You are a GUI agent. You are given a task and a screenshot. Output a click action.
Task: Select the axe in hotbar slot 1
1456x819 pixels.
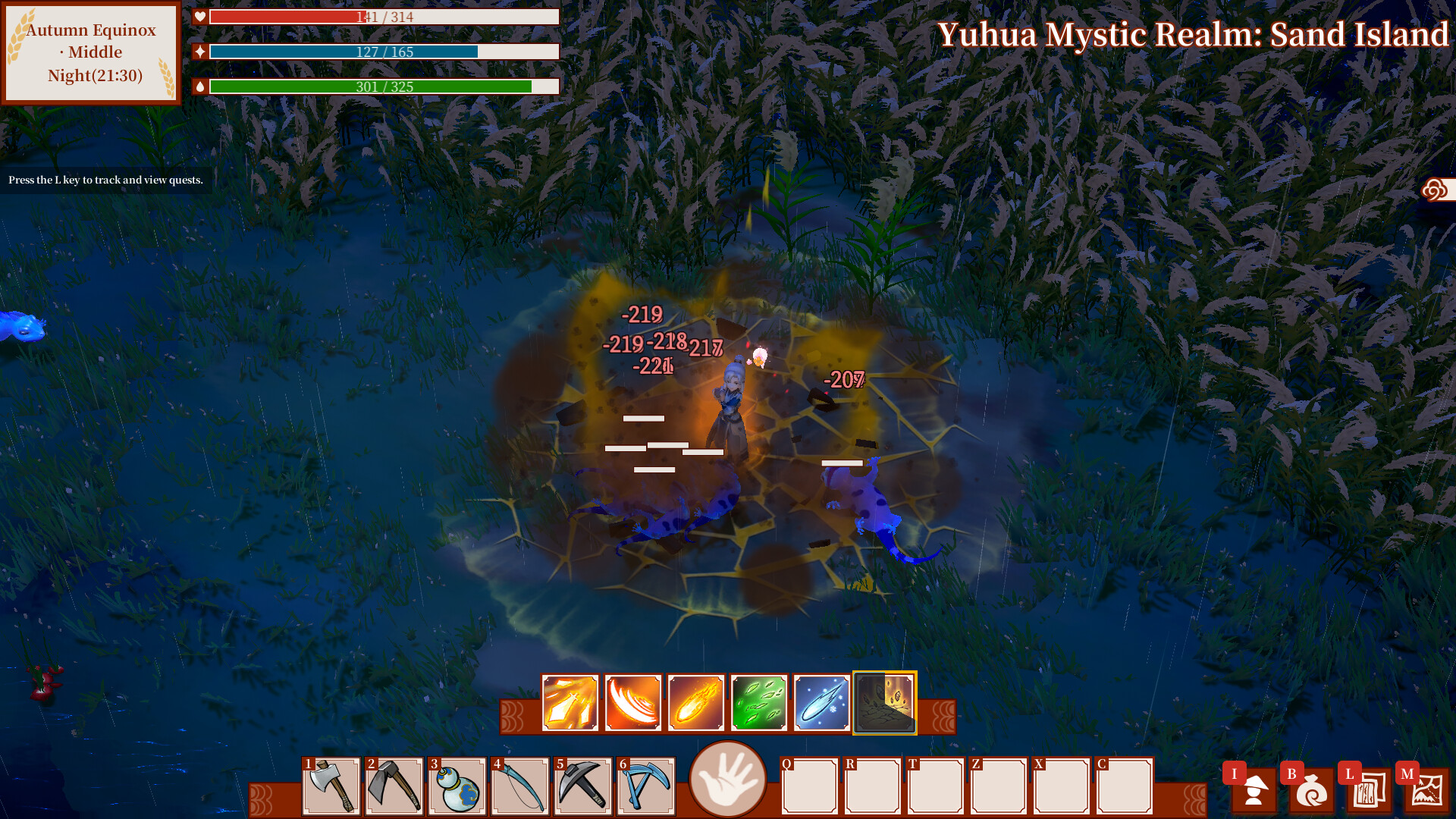pyautogui.click(x=331, y=785)
